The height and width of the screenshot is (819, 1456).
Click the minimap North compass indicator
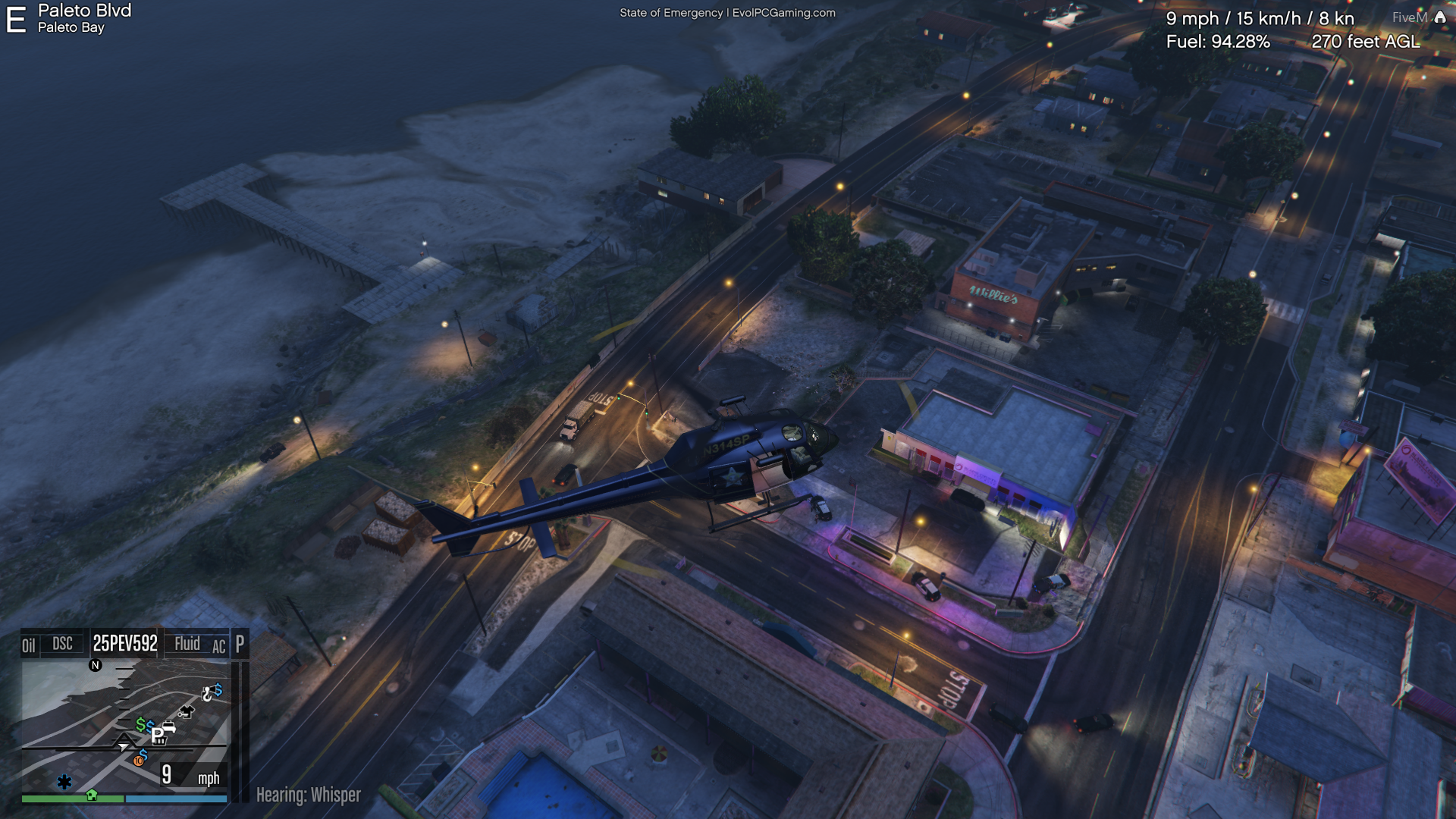96,665
